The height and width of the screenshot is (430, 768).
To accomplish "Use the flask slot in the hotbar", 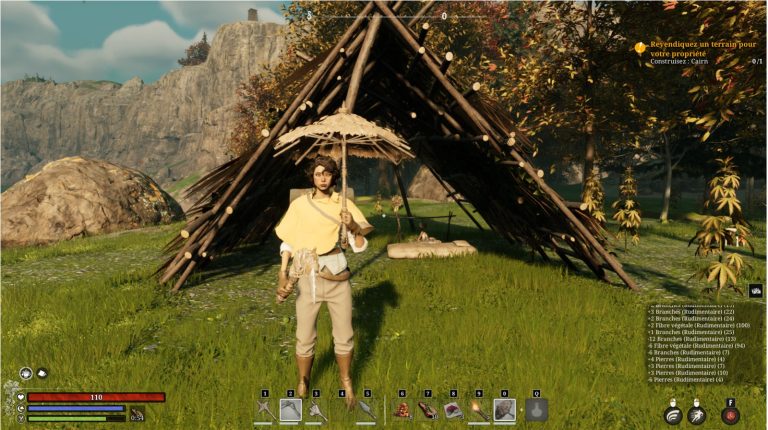I will click(x=537, y=410).
